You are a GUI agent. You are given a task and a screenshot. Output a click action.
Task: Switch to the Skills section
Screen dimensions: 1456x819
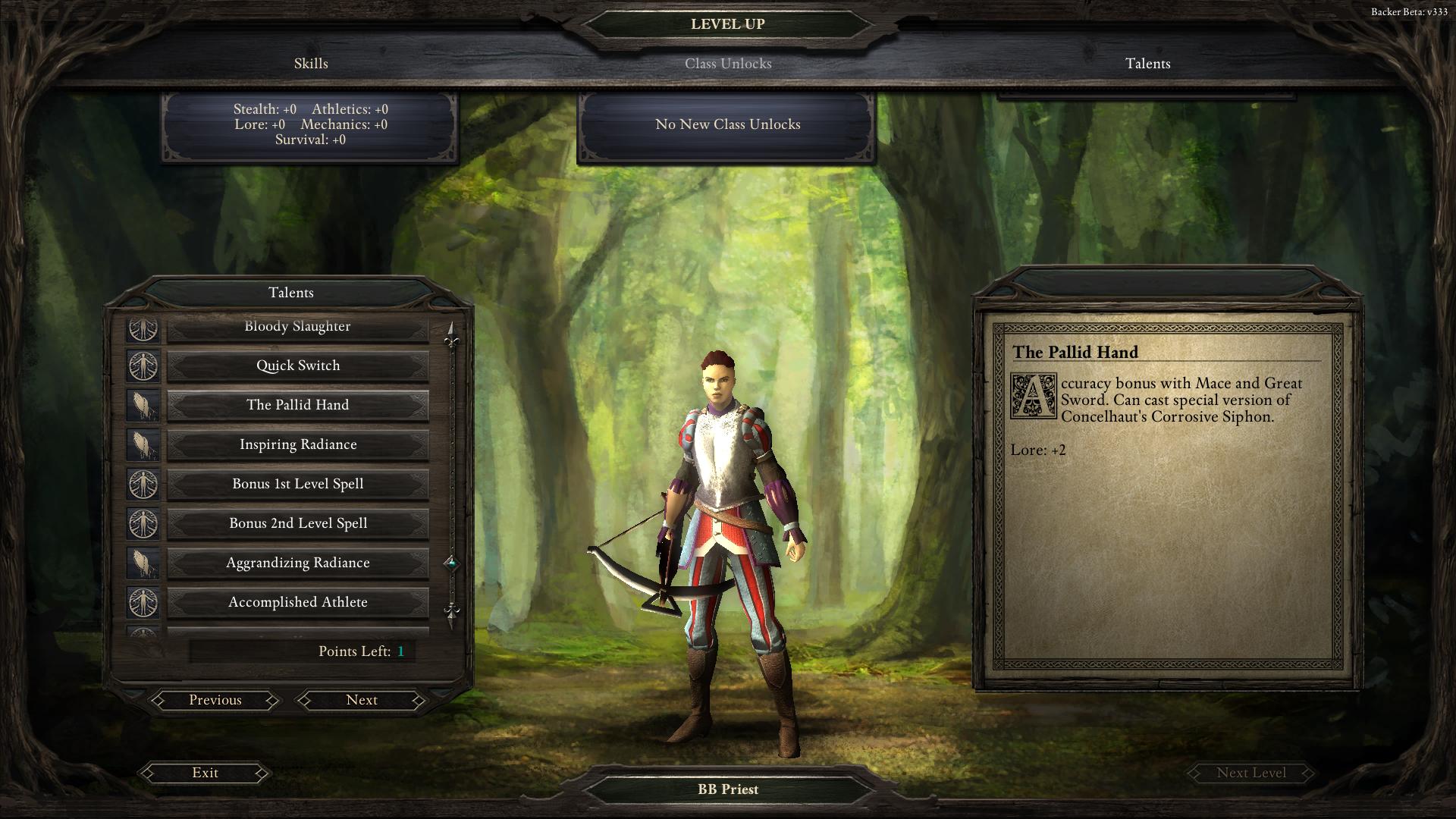(311, 64)
